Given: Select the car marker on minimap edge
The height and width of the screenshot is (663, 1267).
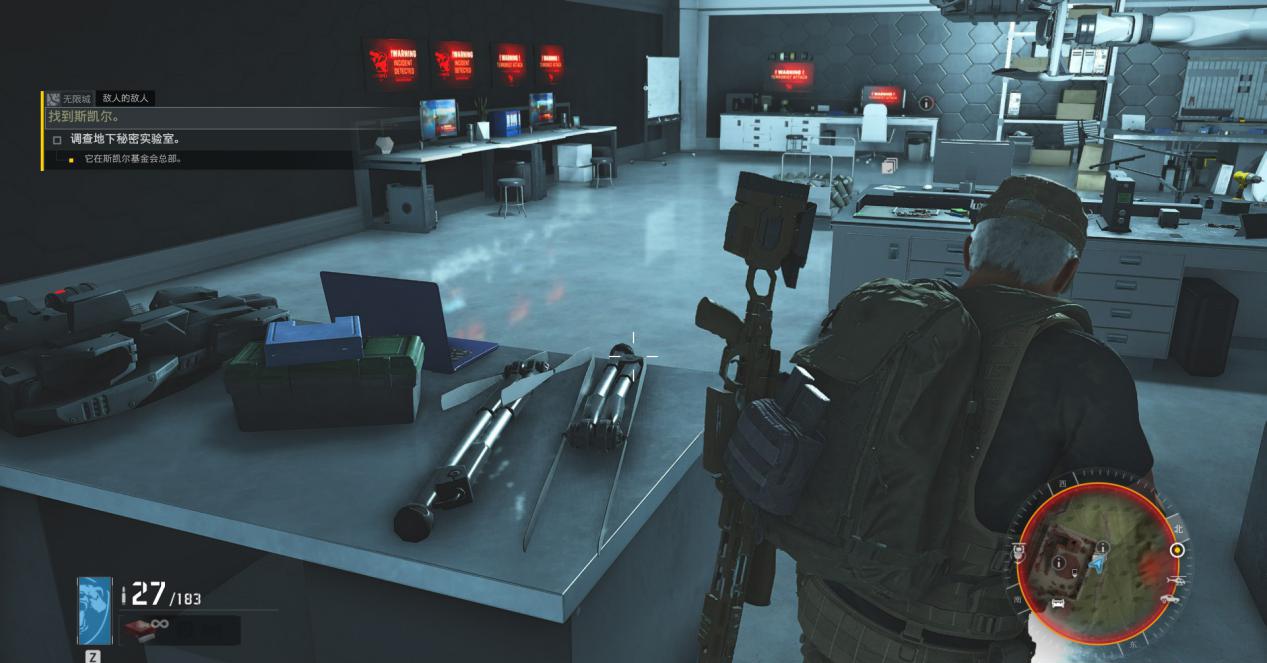Looking at the screenshot, I should [1168, 599].
